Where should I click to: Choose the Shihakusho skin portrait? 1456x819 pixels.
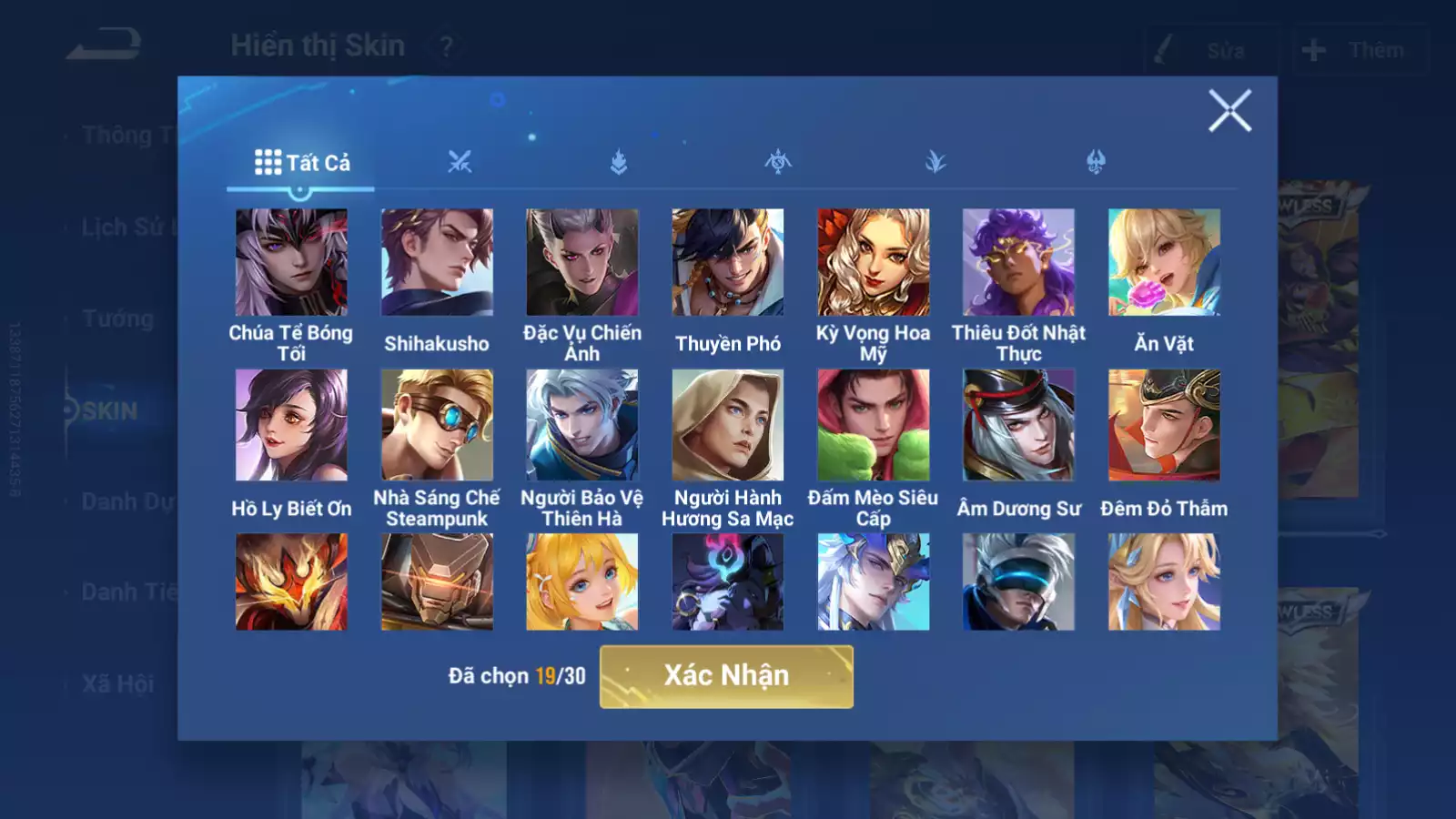(x=437, y=262)
